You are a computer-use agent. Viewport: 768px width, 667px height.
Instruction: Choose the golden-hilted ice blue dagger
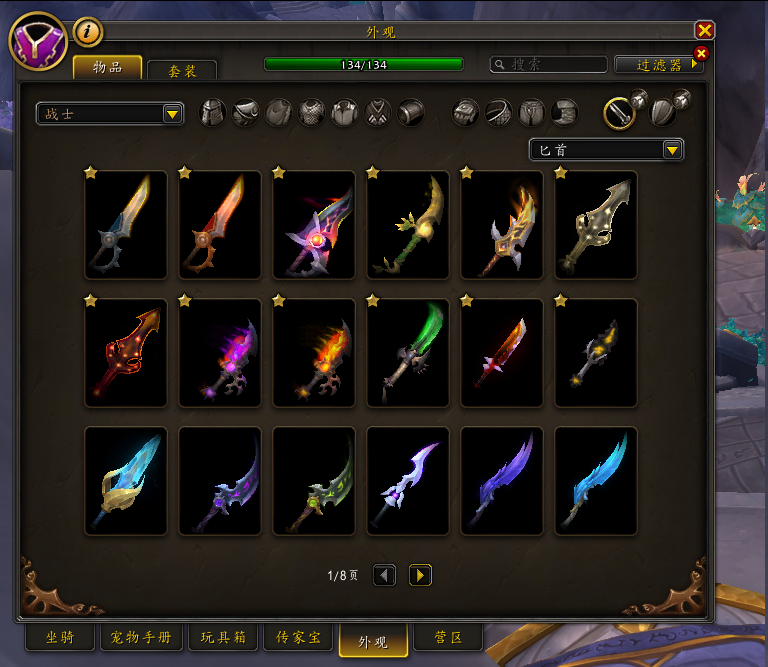[x=126, y=481]
